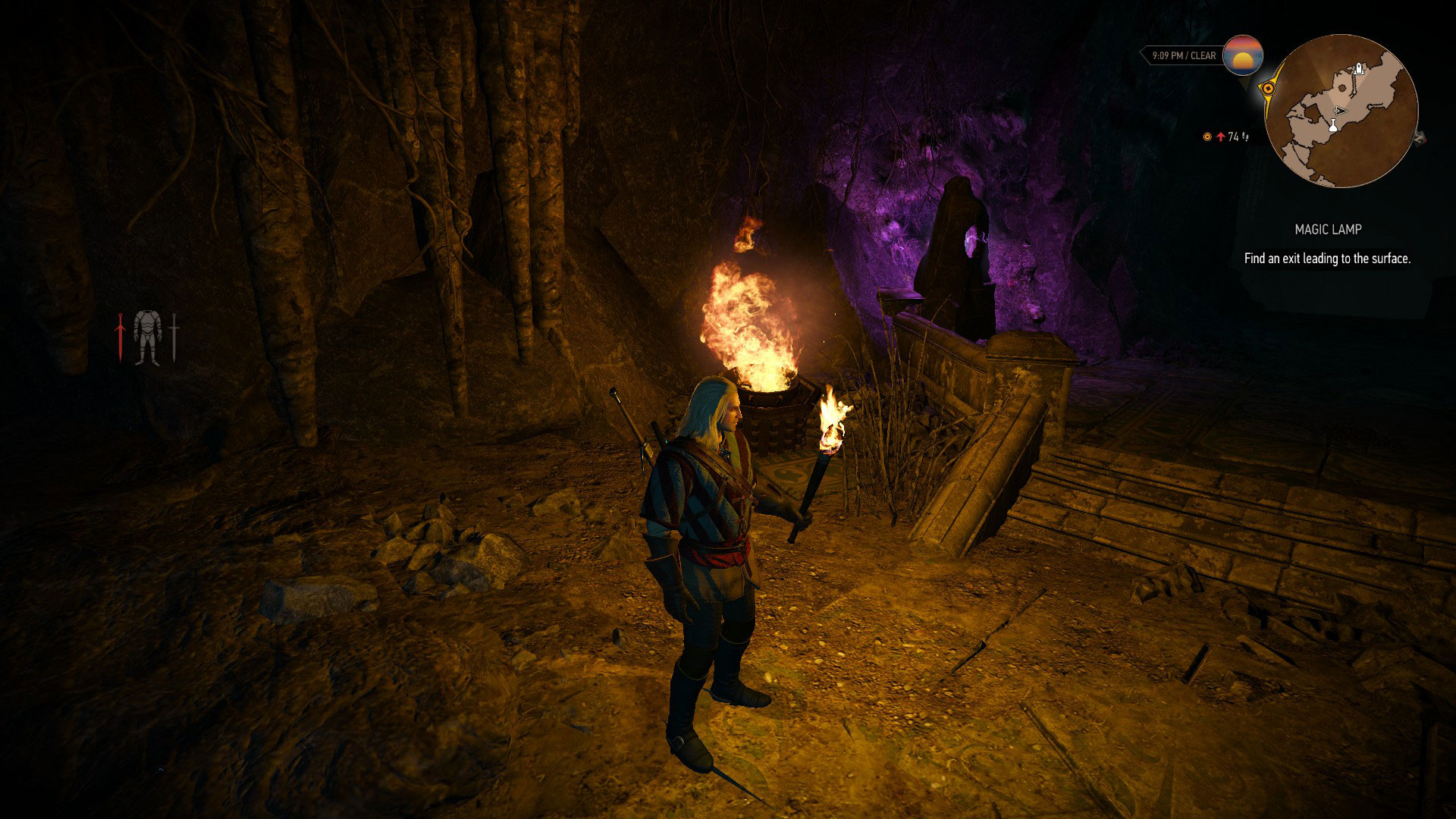Toggle the MAGIC LAMP quest tracking
Image resolution: width=1456 pixels, height=819 pixels.
[1328, 227]
